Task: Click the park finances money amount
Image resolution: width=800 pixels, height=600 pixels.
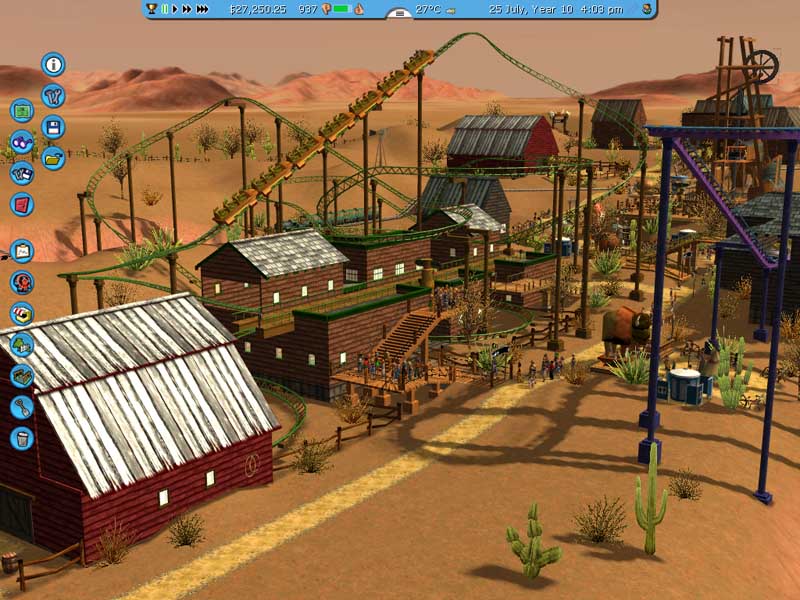Action: point(257,9)
